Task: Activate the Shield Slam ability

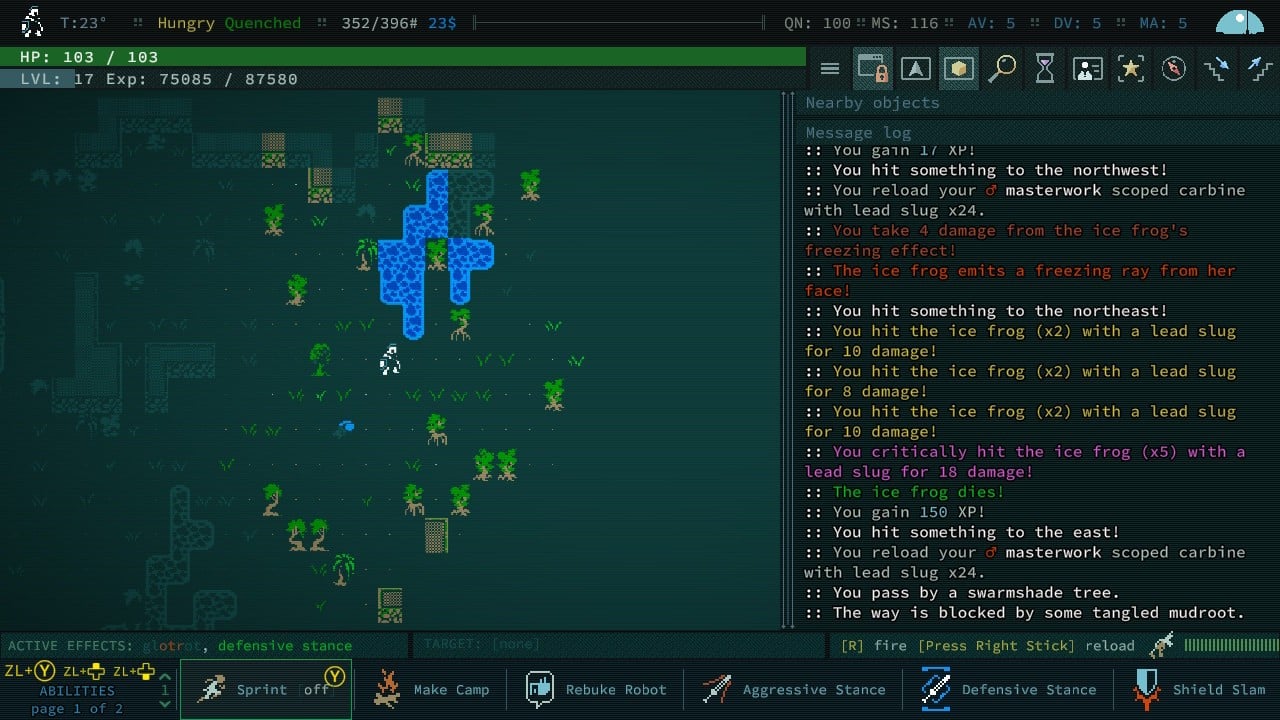Action: pos(1200,689)
